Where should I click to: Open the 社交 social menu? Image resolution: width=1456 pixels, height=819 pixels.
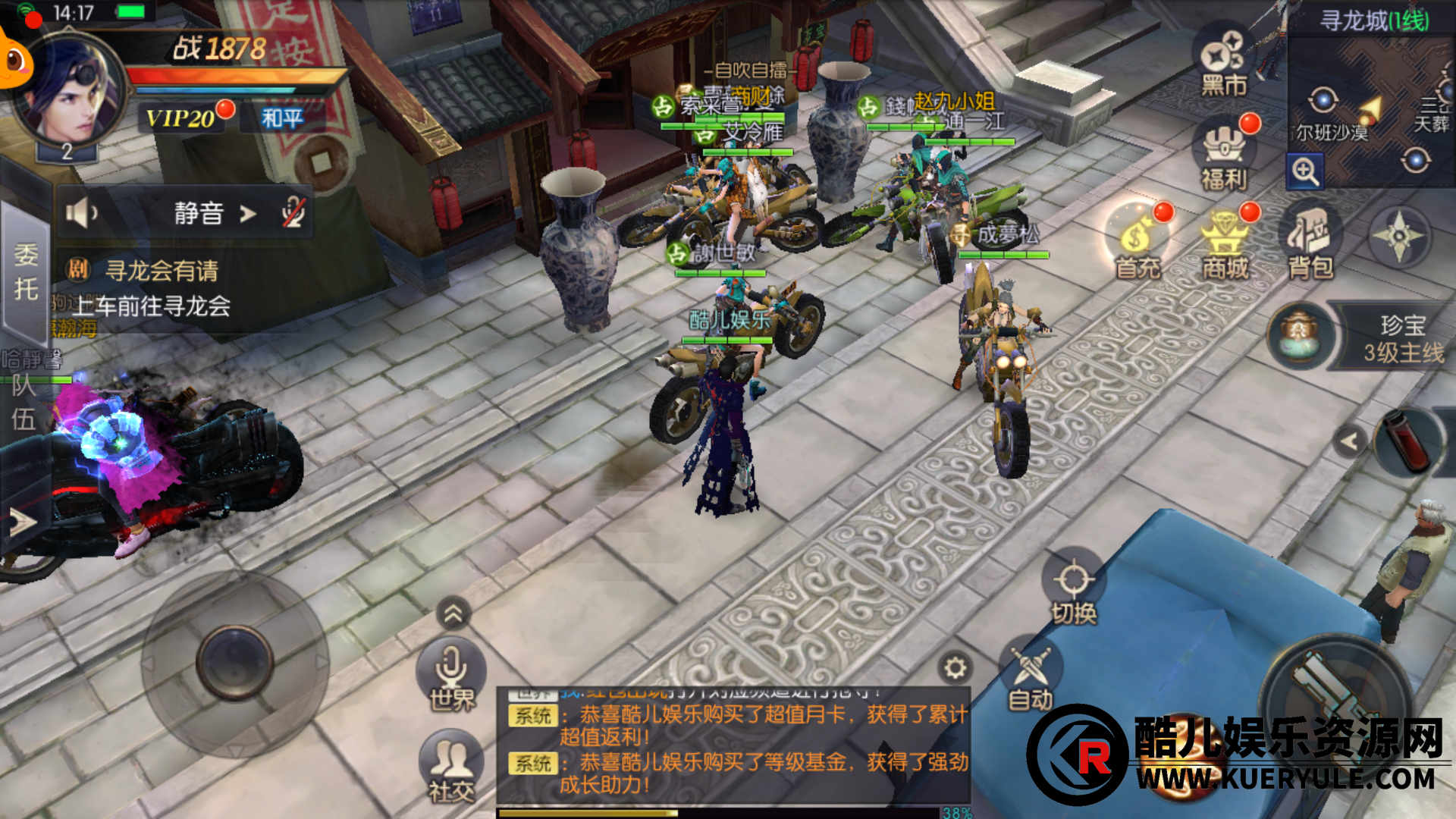[451, 766]
